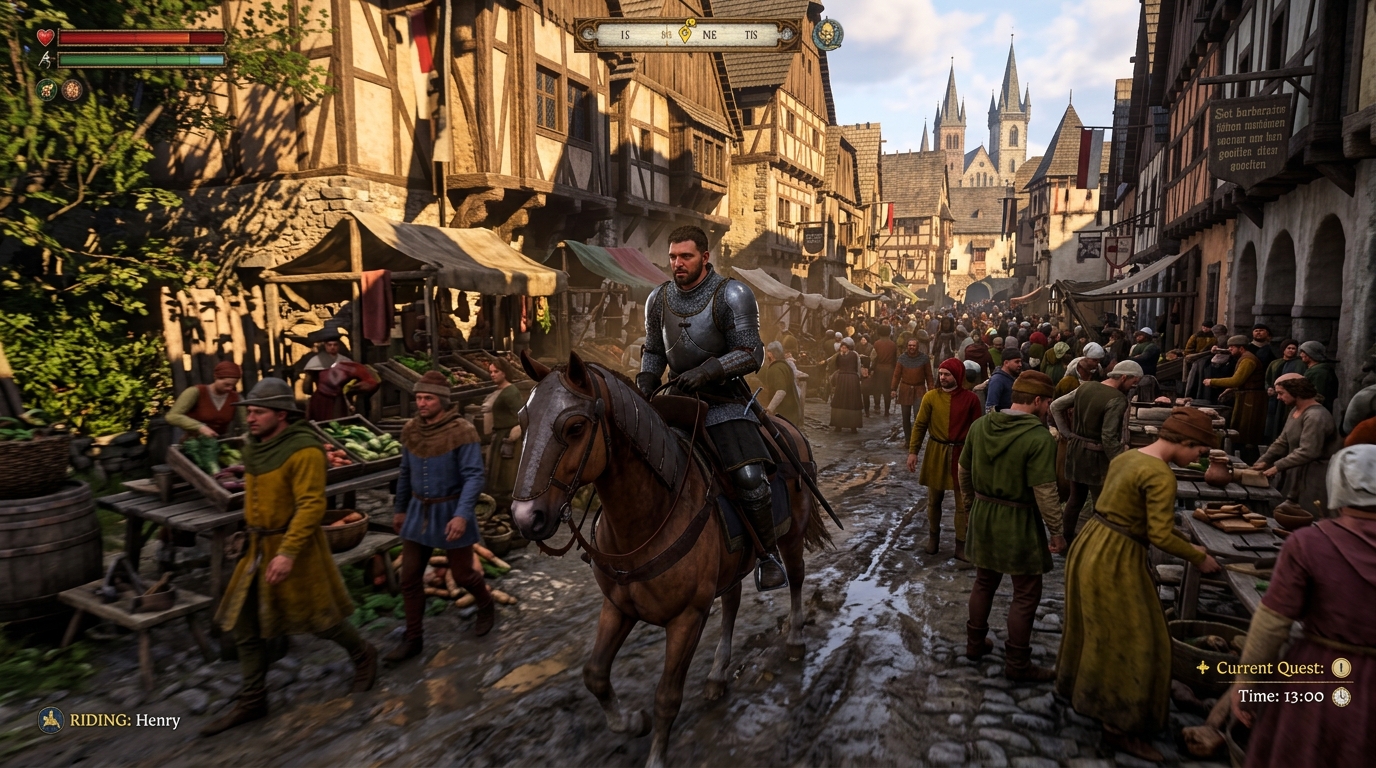Click the brown status effect icon

point(72,89)
